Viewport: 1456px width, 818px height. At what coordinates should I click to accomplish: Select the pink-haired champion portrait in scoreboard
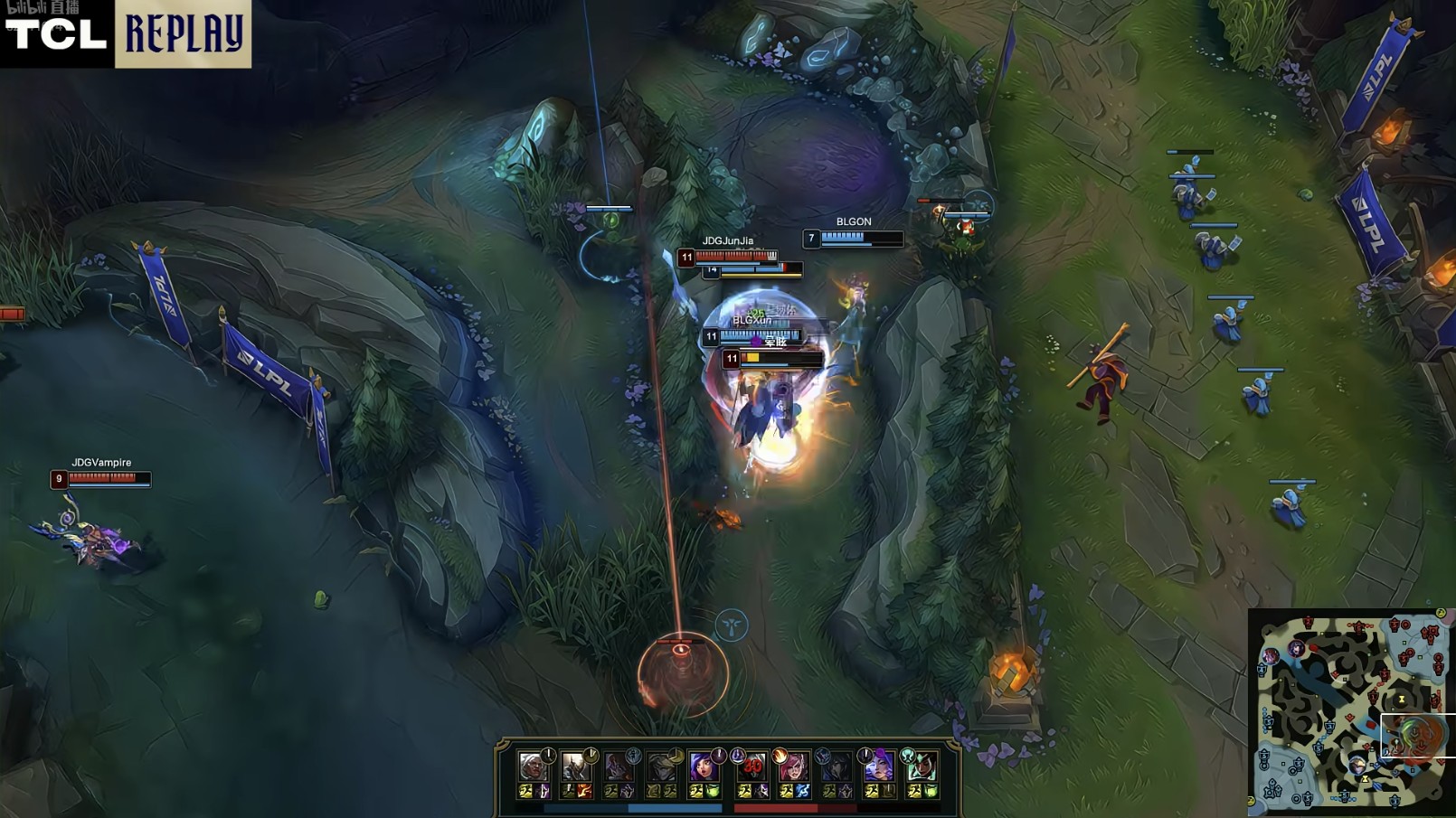[792, 766]
